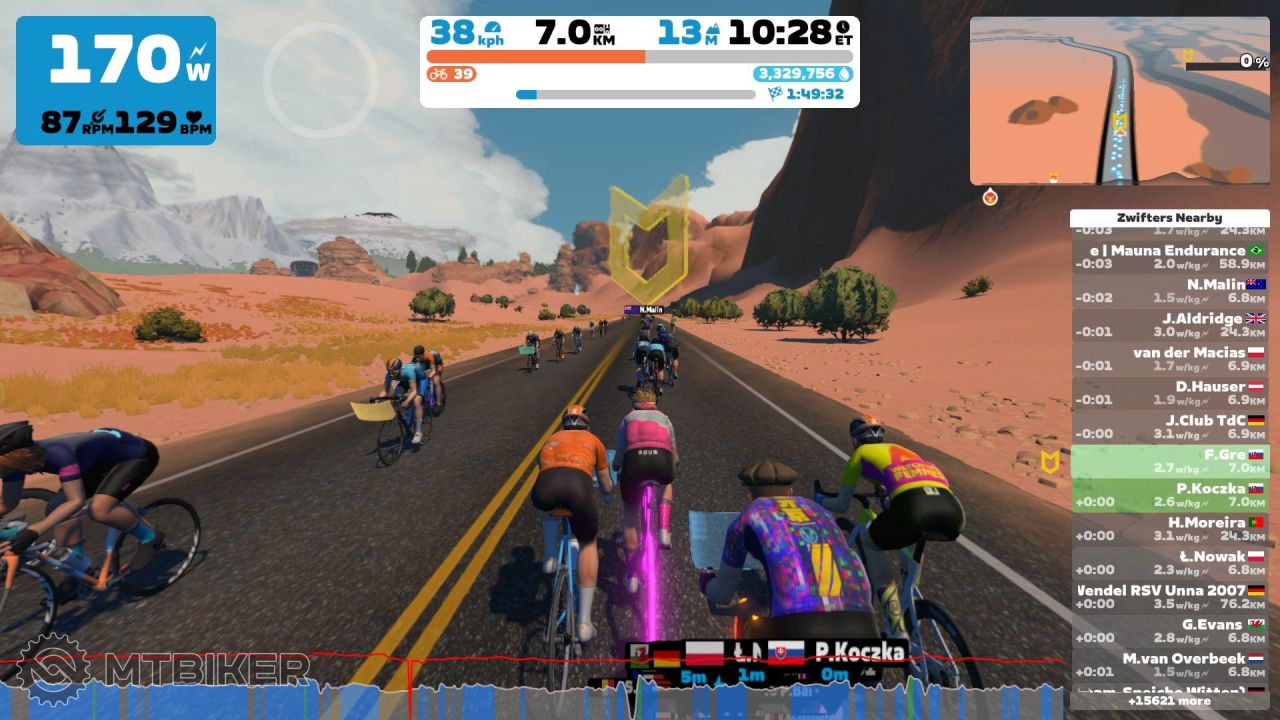Click the P.Koczka name tag at bottom
Image resolution: width=1280 pixels, height=720 pixels.
coord(859,653)
